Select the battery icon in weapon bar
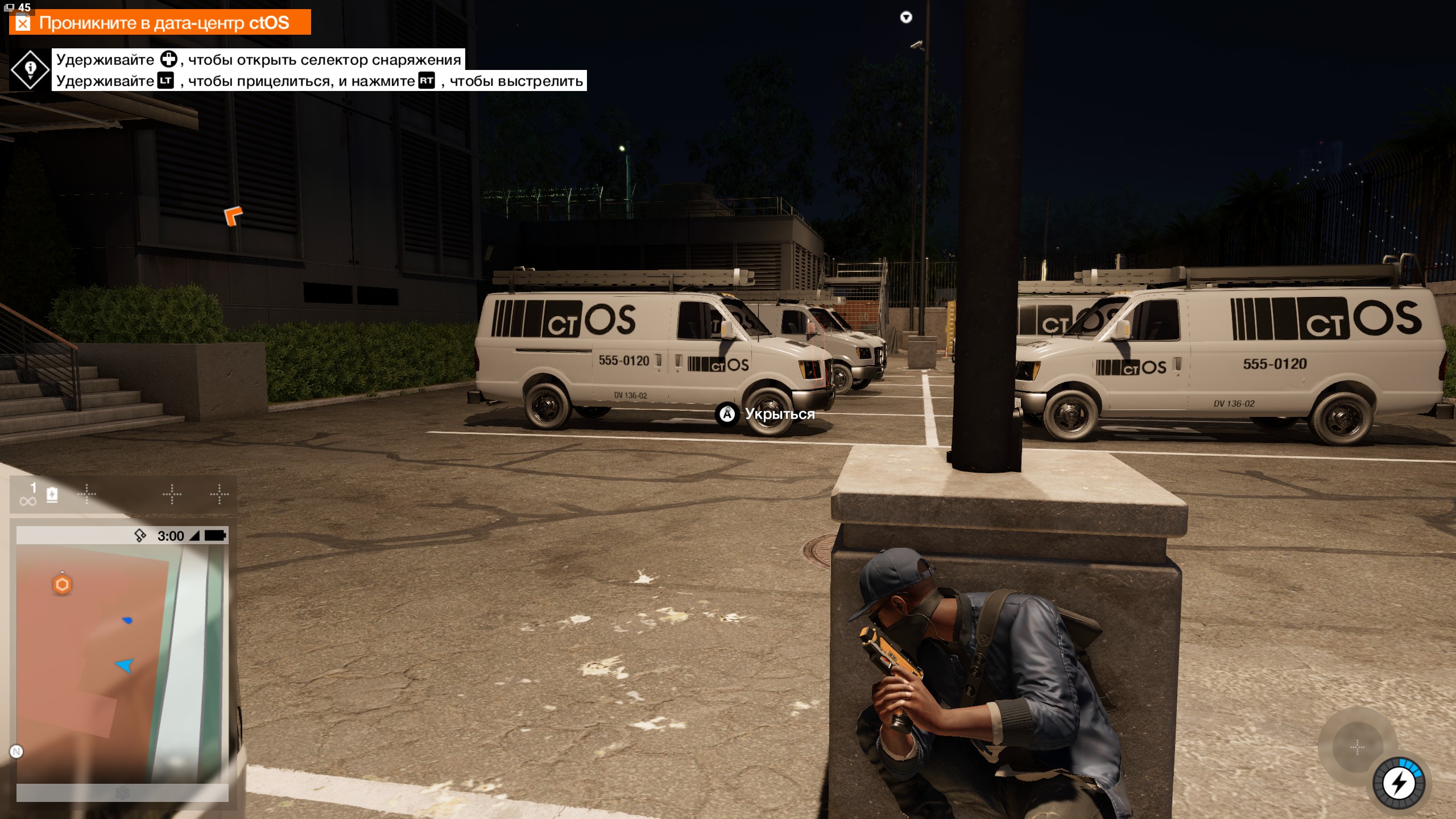 tap(52, 494)
